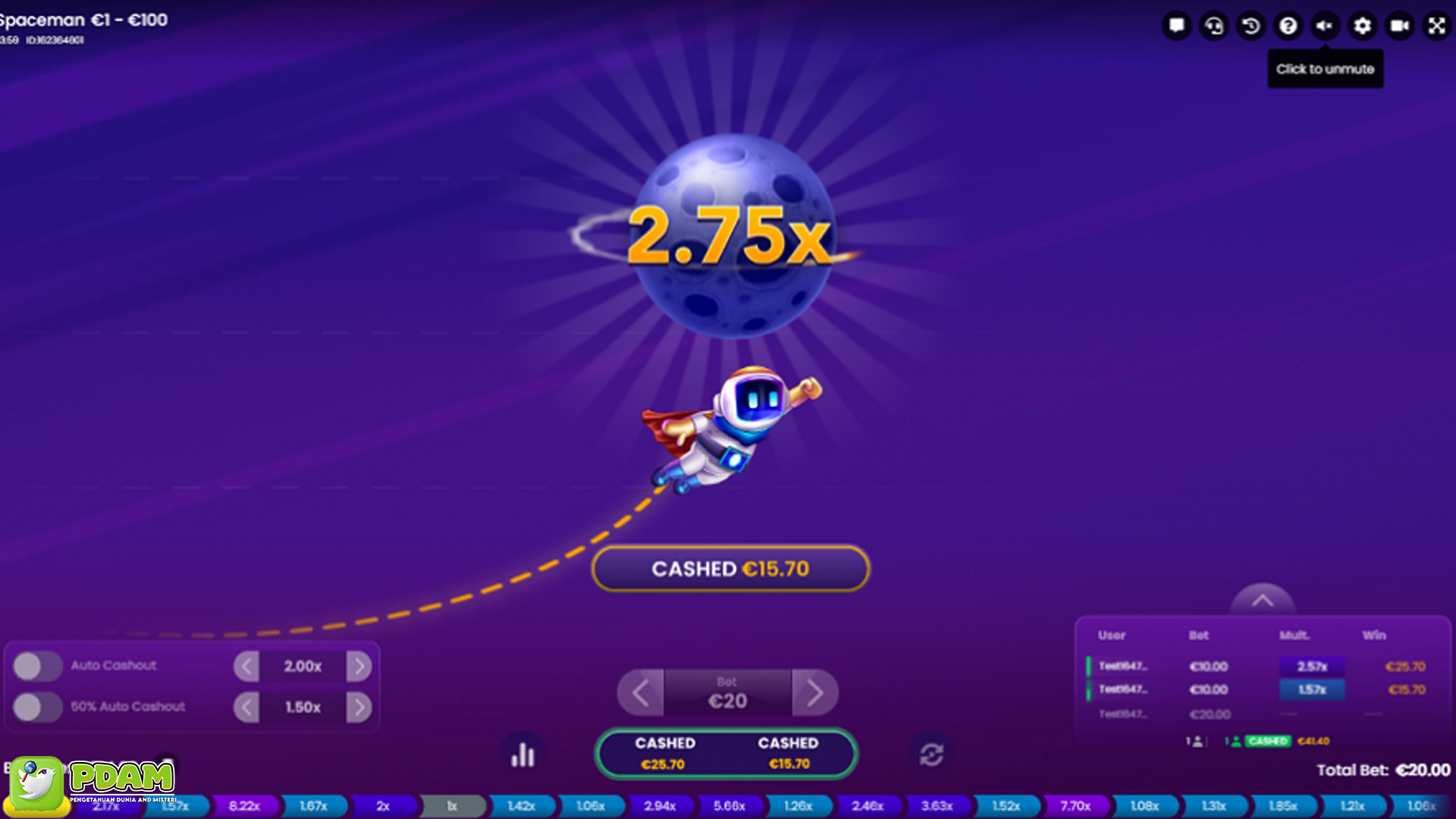Click the CASHED €15.70 banner
Screen dimensions: 1456x819
730,568
